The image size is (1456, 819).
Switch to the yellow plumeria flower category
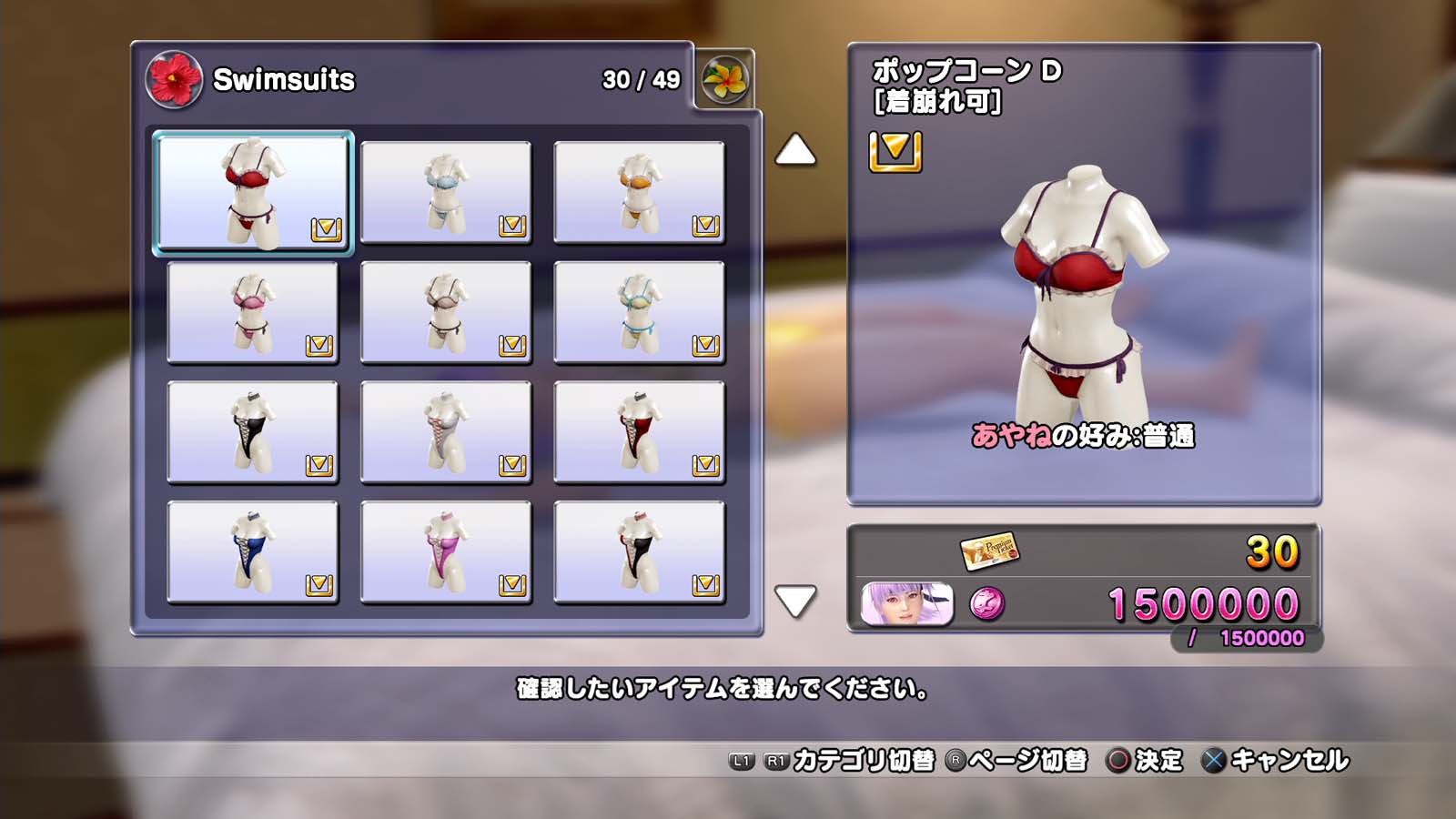[725, 79]
